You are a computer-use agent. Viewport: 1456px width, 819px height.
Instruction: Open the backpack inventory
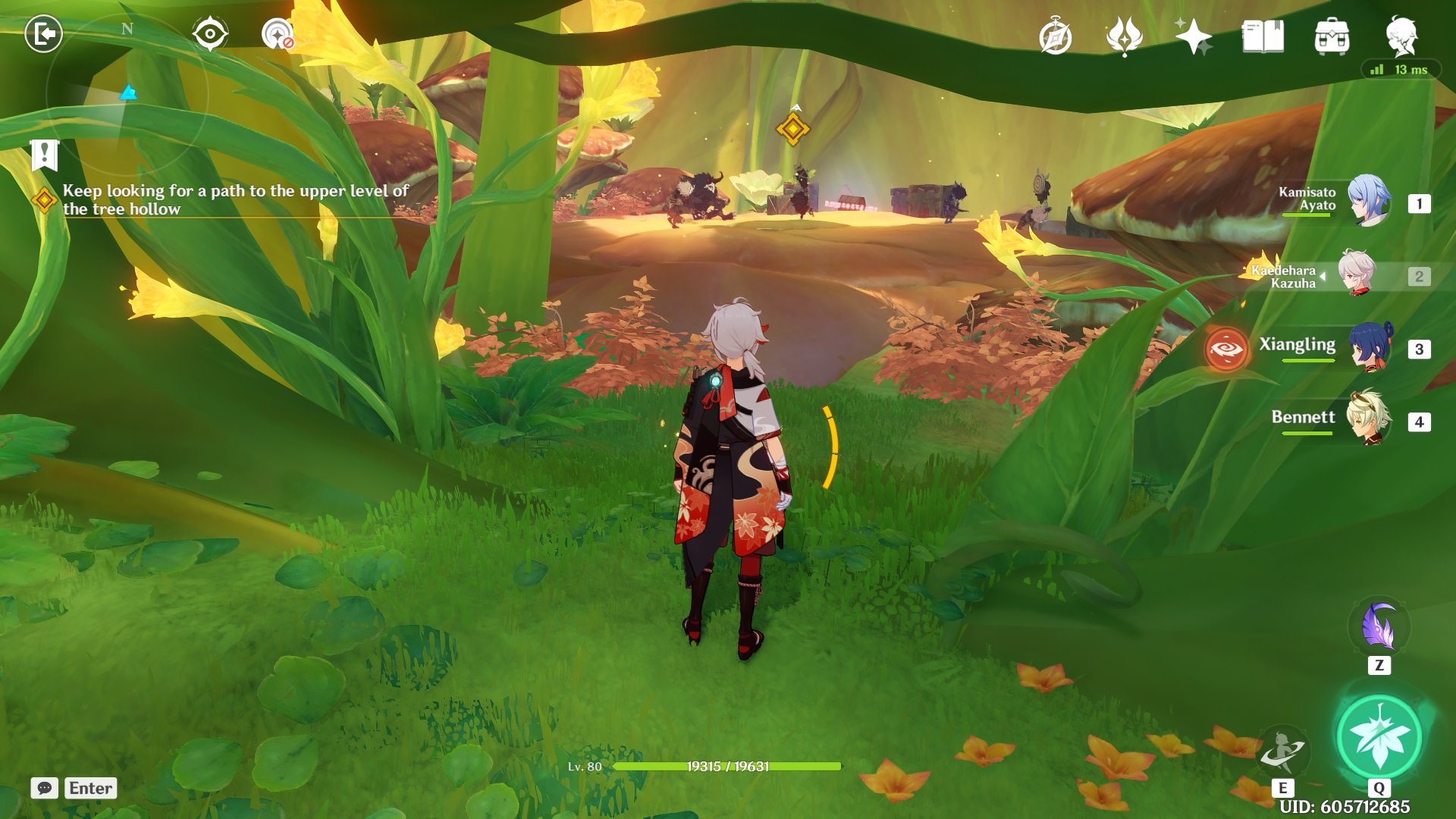1332,37
